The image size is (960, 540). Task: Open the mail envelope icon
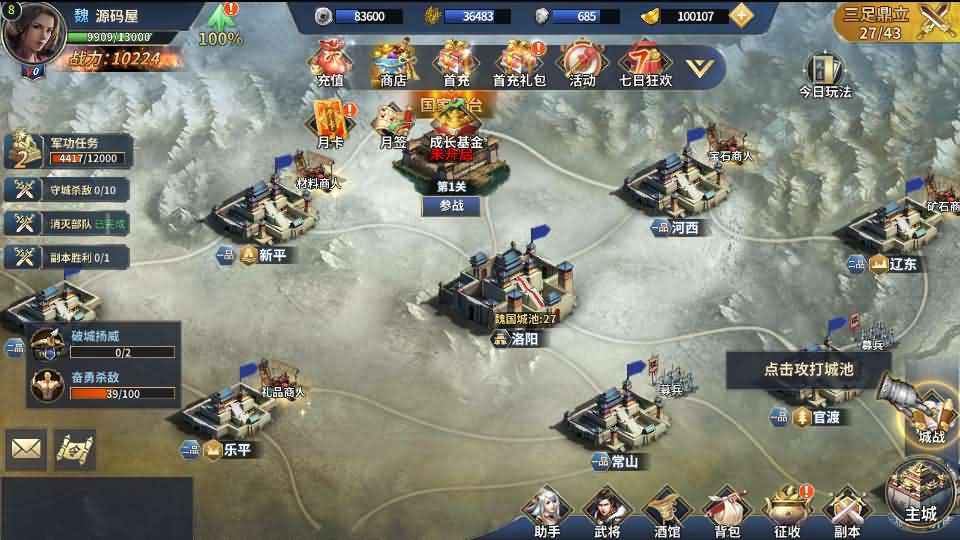click(26, 449)
